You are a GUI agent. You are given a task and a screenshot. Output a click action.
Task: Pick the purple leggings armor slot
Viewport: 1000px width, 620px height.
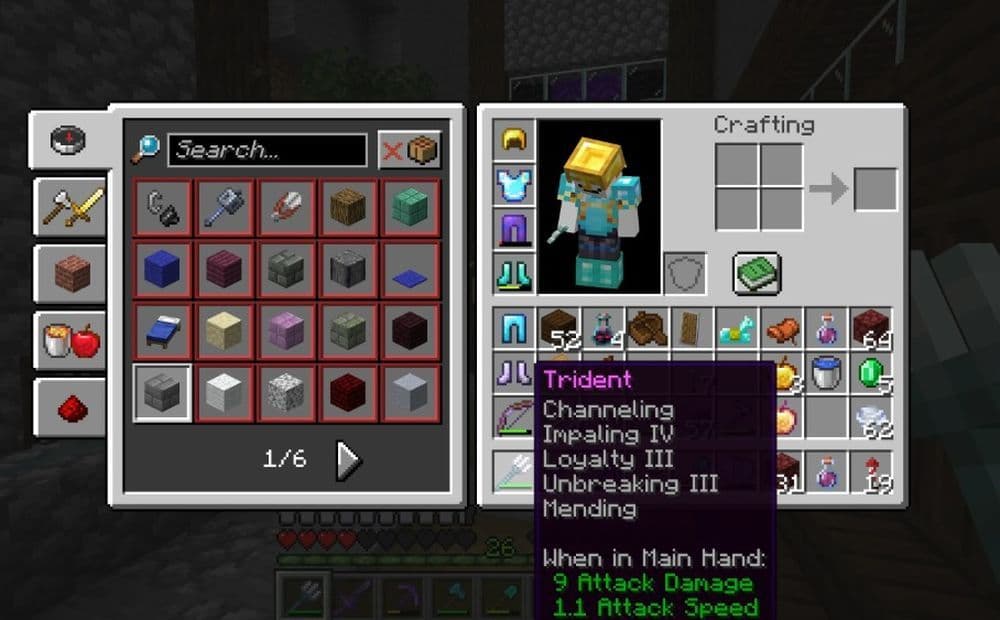(515, 229)
